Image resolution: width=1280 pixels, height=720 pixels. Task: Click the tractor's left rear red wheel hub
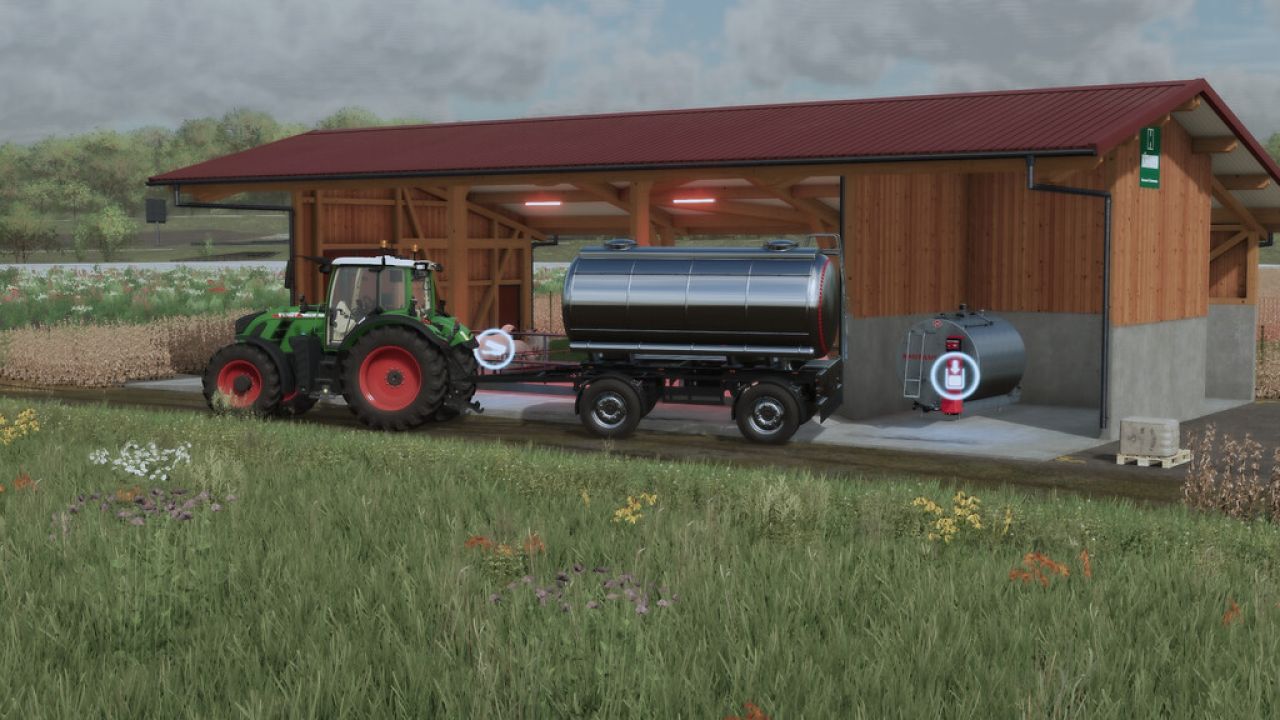coord(392,377)
